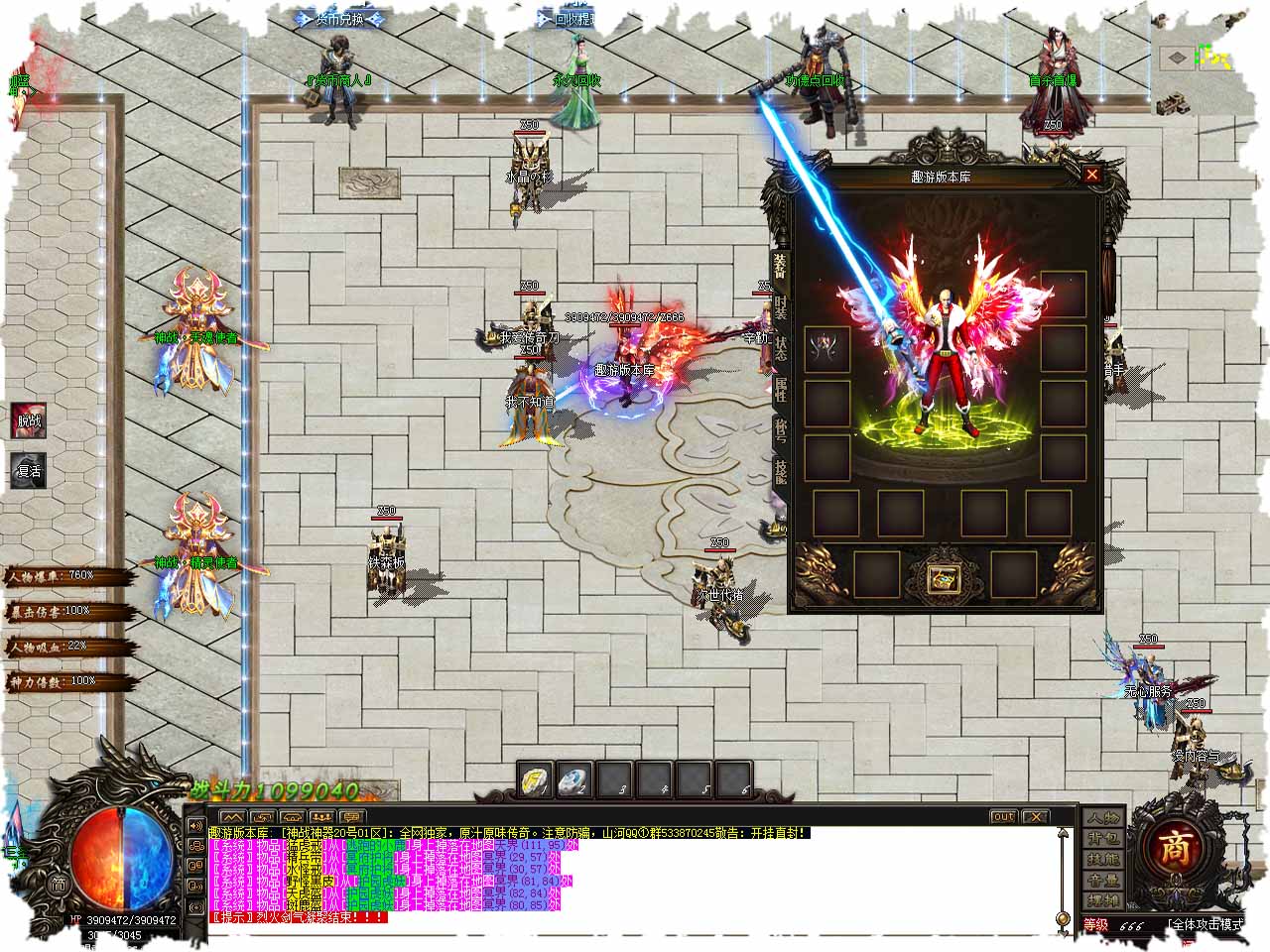Close the chat window with X button

coord(1034,816)
